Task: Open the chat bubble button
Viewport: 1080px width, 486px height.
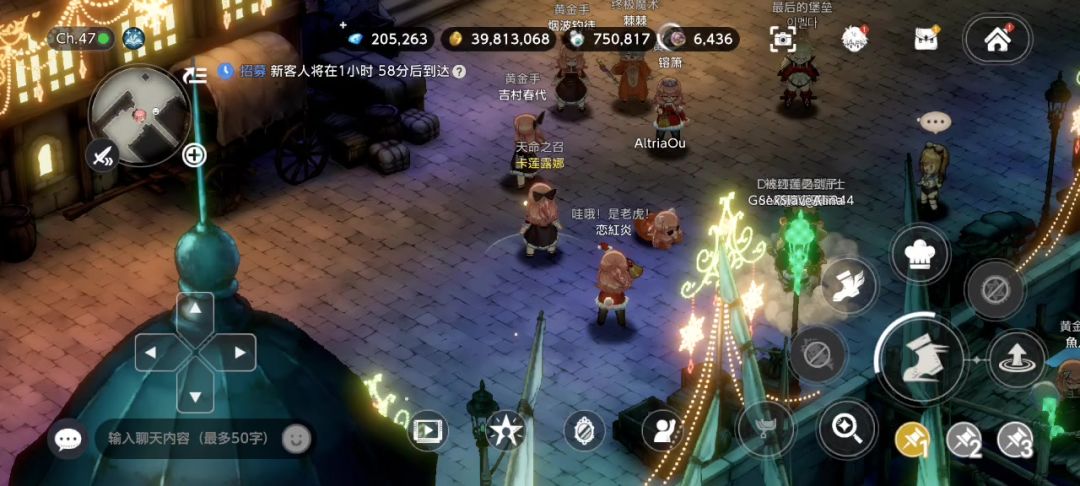Action: pos(68,438)
